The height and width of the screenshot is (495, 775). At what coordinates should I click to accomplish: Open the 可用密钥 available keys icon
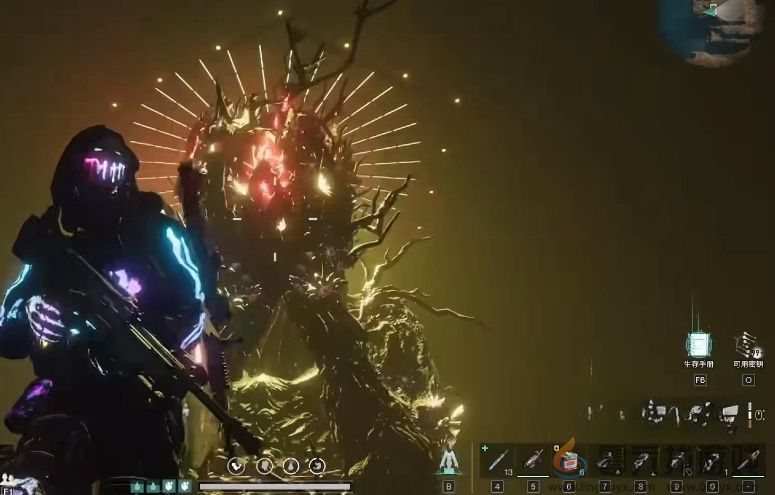click(x=747, y=345)
